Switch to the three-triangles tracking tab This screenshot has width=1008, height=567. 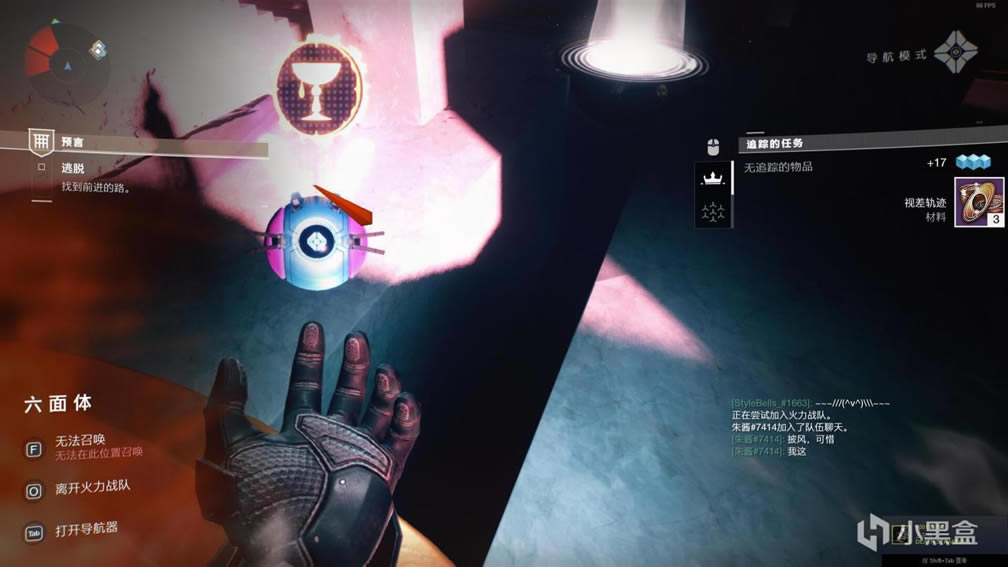[714, 211]
